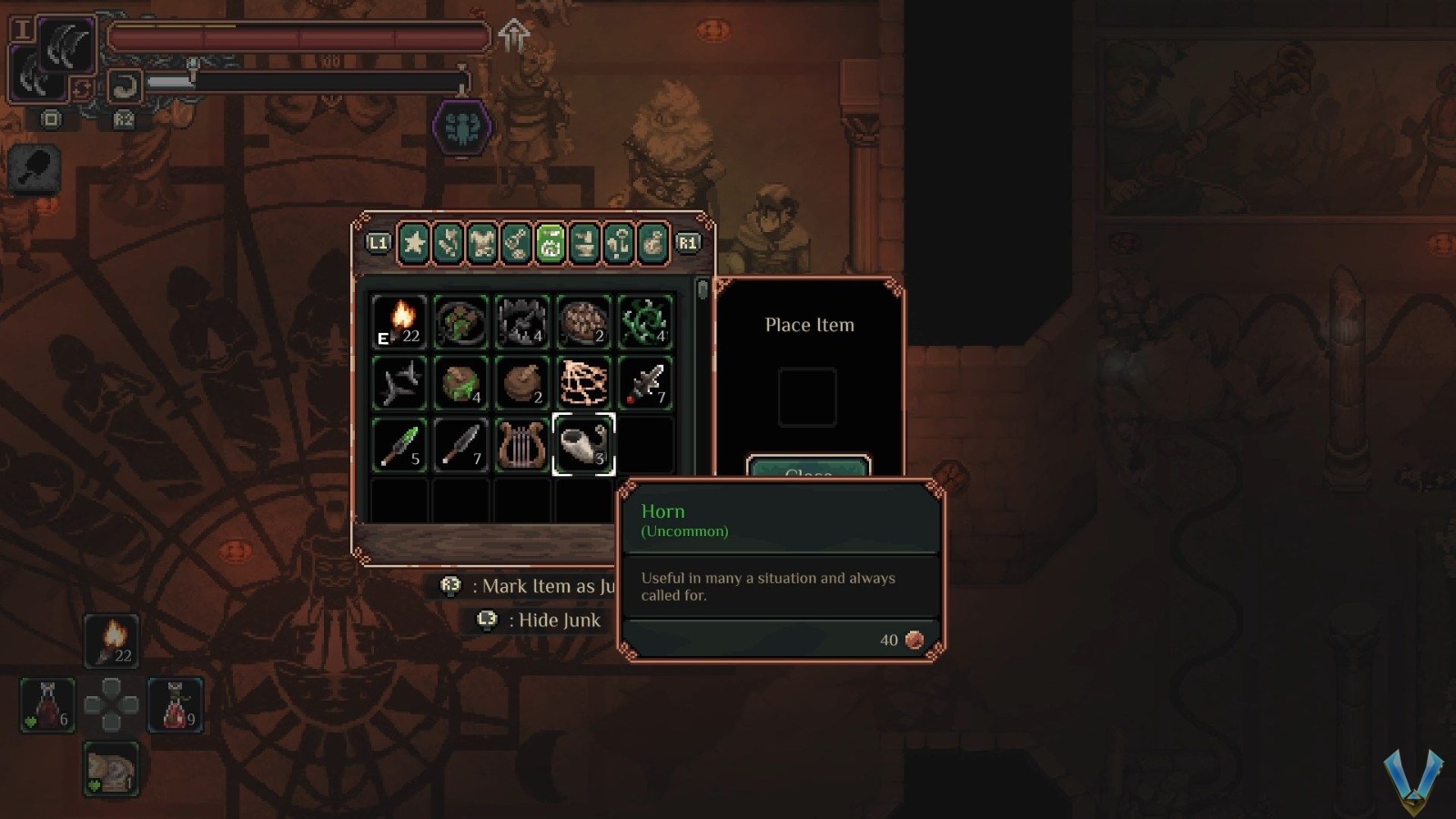
Task: Select the red-pommel throwing dagger stack
Action: pyautogui.click(x=645, y=382)
